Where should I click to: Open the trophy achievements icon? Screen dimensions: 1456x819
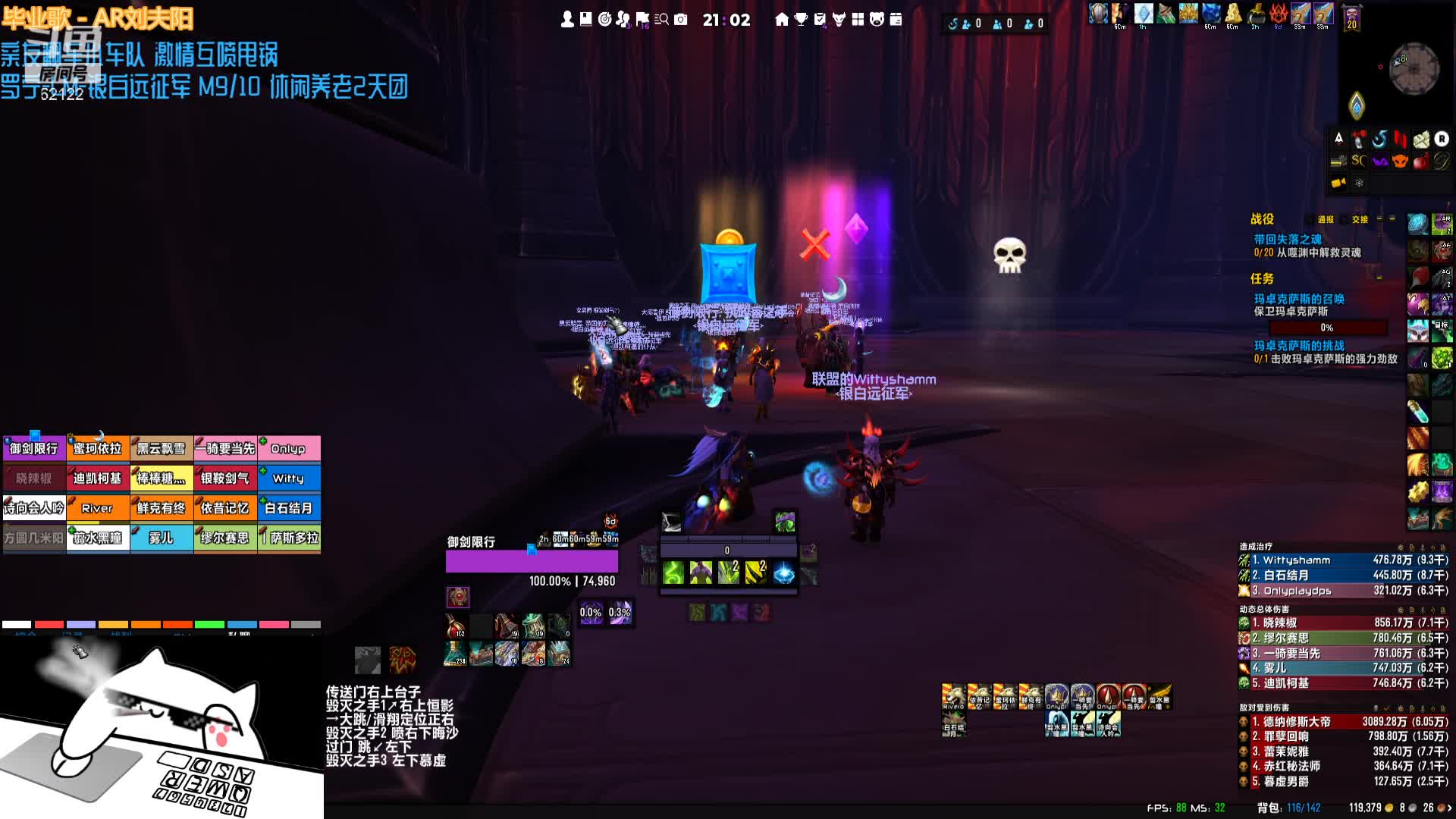point(801,20)
